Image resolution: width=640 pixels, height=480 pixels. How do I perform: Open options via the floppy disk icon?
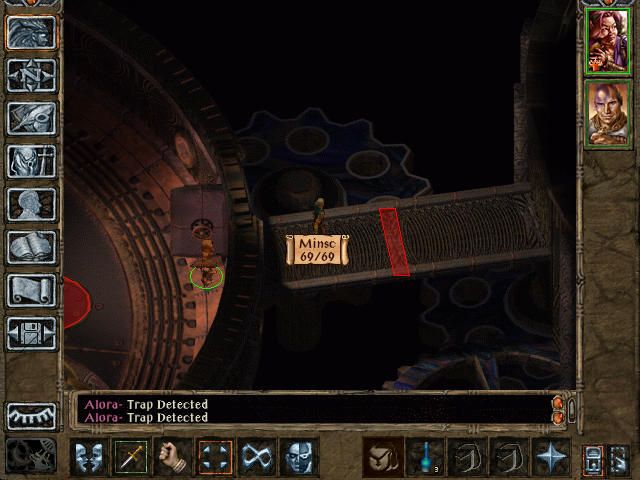(x=31, y=333)
